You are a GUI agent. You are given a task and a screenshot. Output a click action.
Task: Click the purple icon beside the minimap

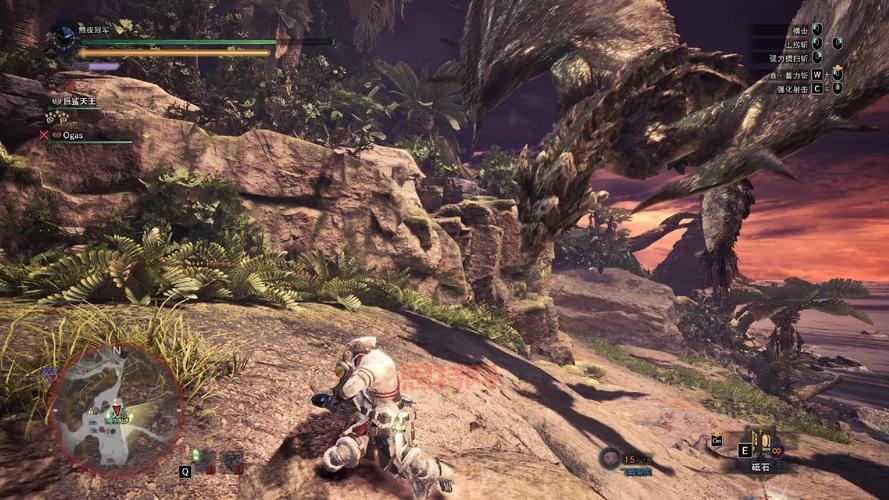pyautogui.click(x=47, y=374)
